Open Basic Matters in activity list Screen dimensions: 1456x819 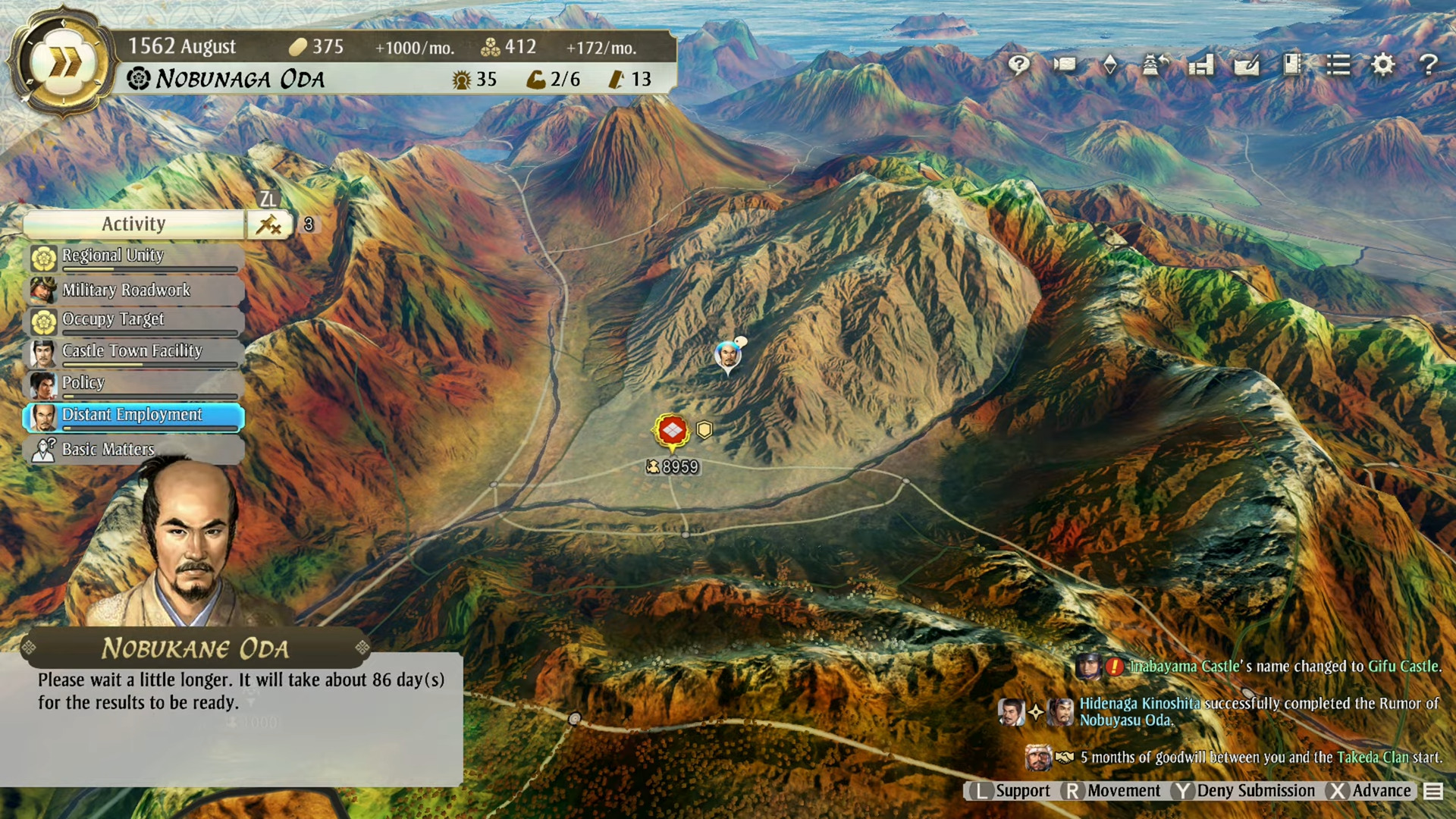(x=134, y=449)
